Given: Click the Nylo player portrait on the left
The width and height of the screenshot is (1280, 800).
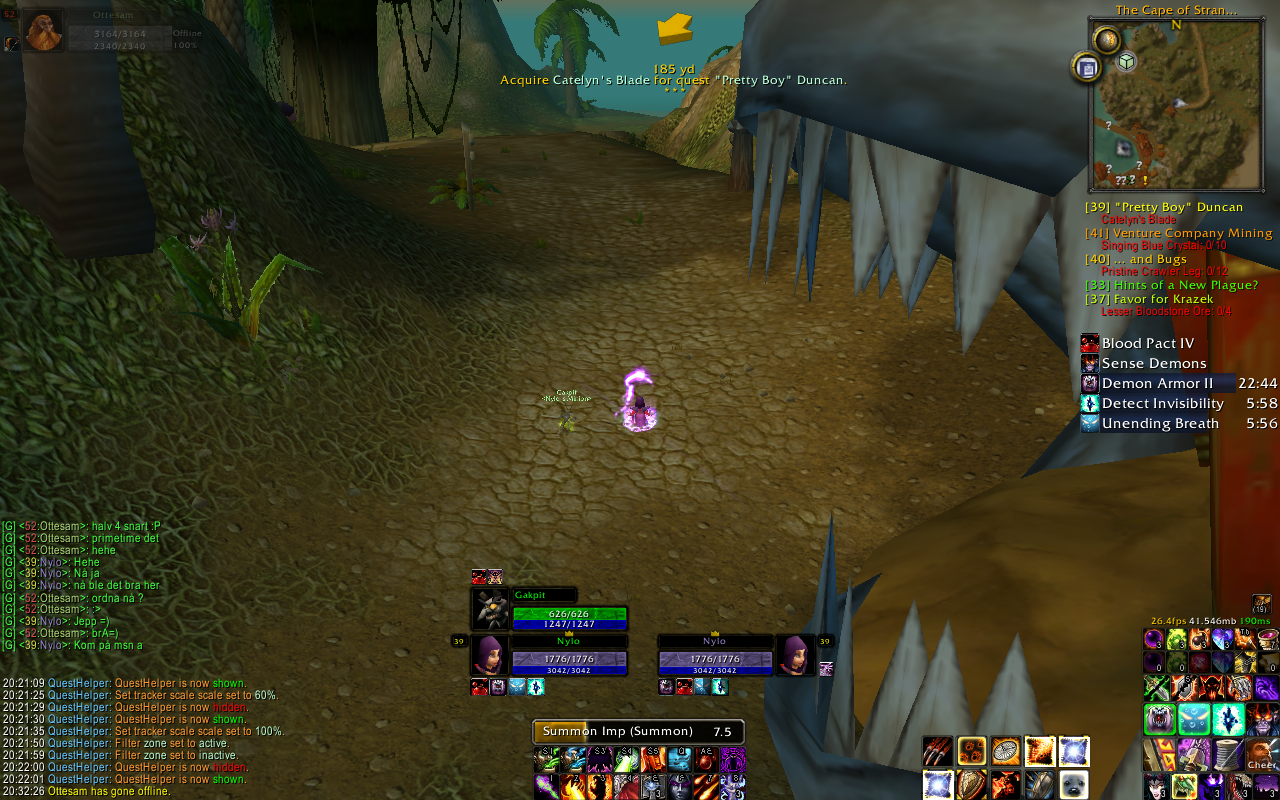Looking at the screenshot, I should [490, 655].
